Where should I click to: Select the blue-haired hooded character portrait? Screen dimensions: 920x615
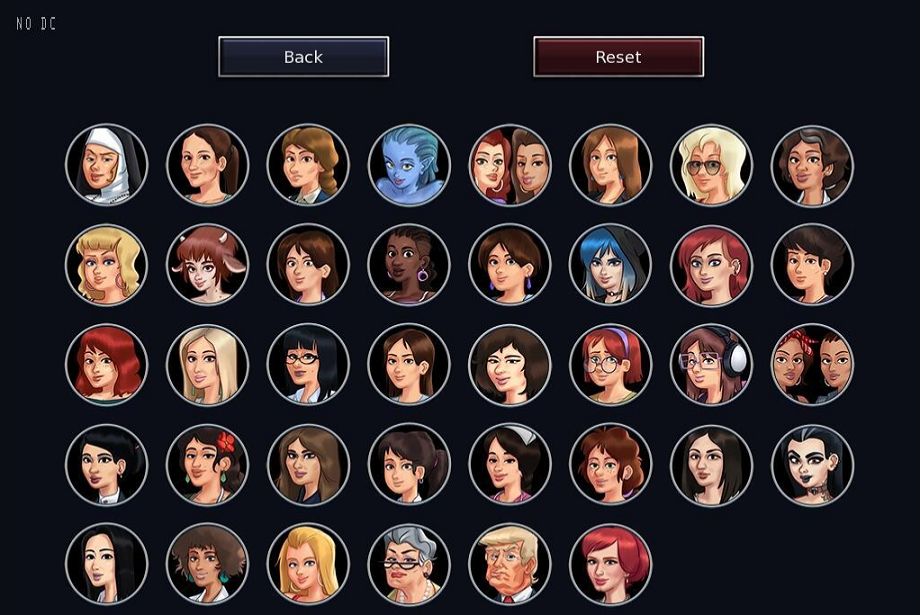[610, 265]
